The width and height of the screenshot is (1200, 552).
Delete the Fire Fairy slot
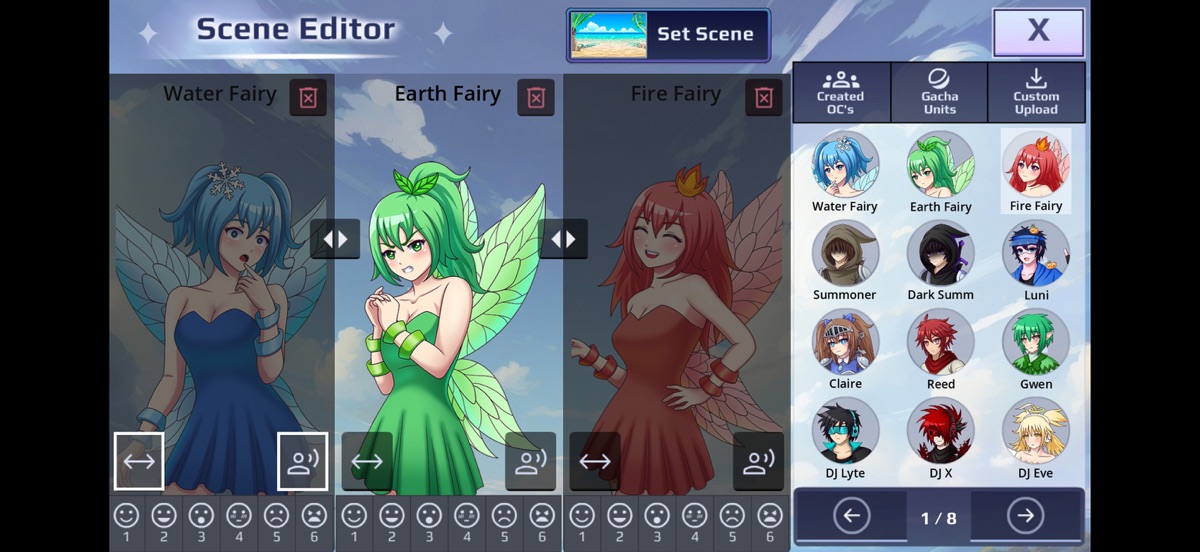coord(764,97)
